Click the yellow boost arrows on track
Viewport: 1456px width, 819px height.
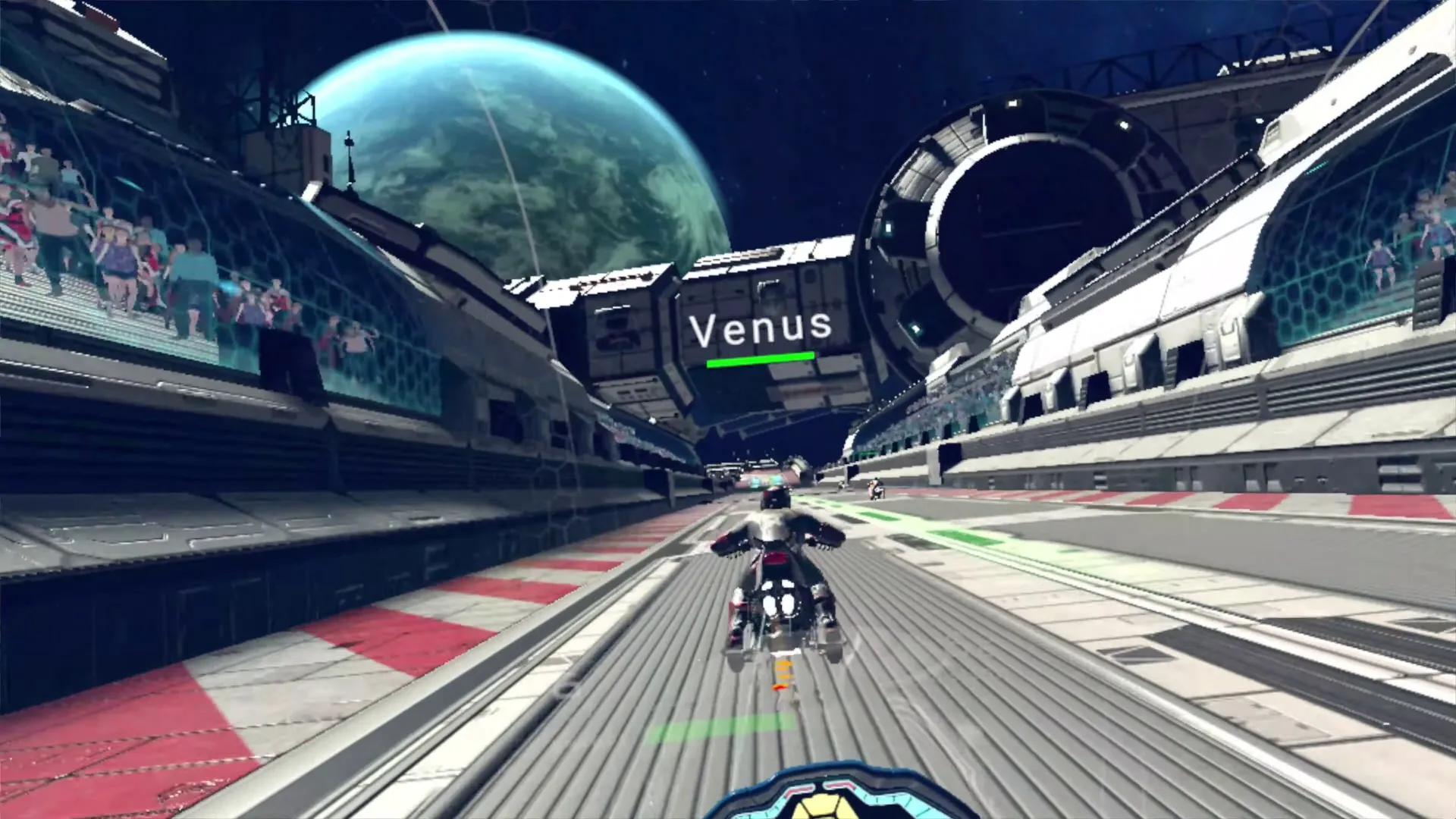point(781,667)
